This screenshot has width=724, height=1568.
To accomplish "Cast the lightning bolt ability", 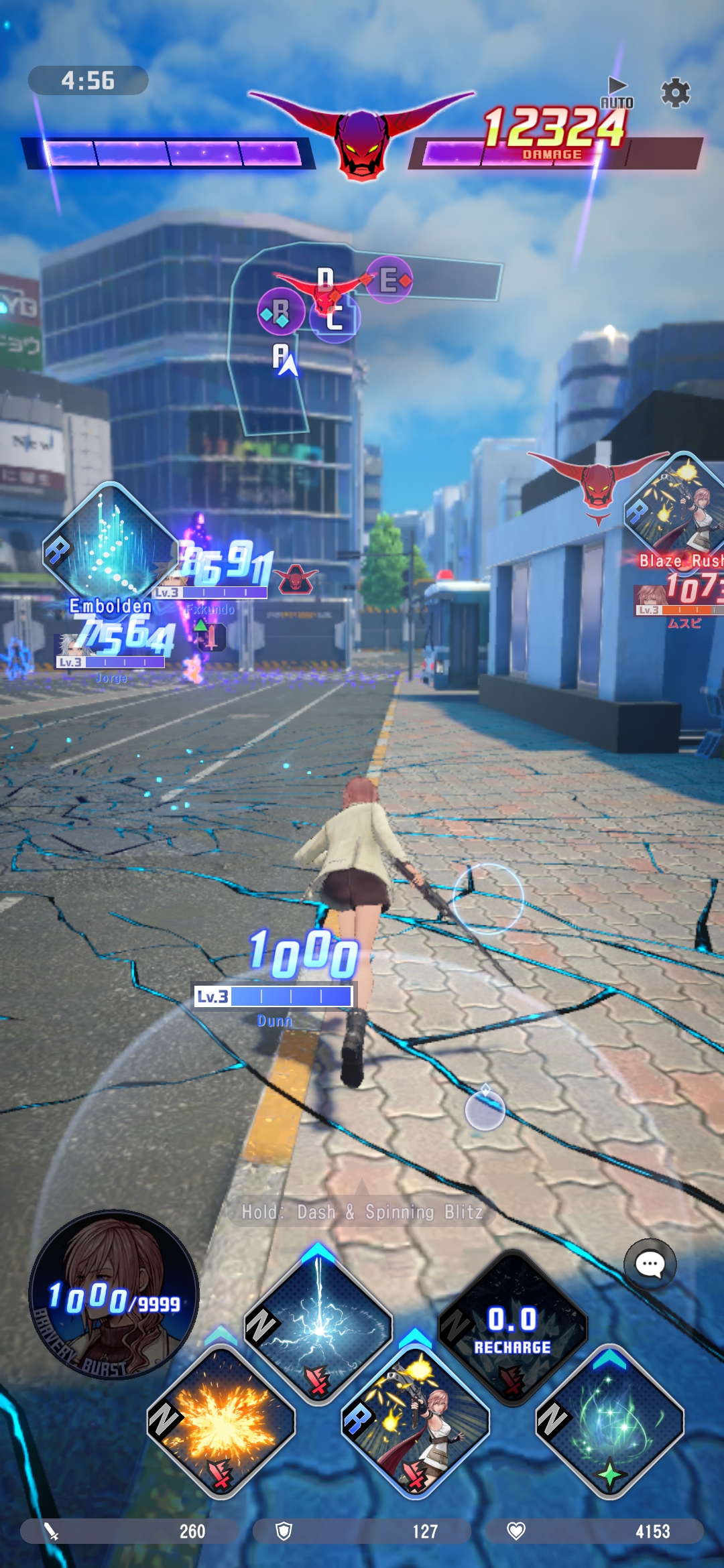I will [318, 1325].
